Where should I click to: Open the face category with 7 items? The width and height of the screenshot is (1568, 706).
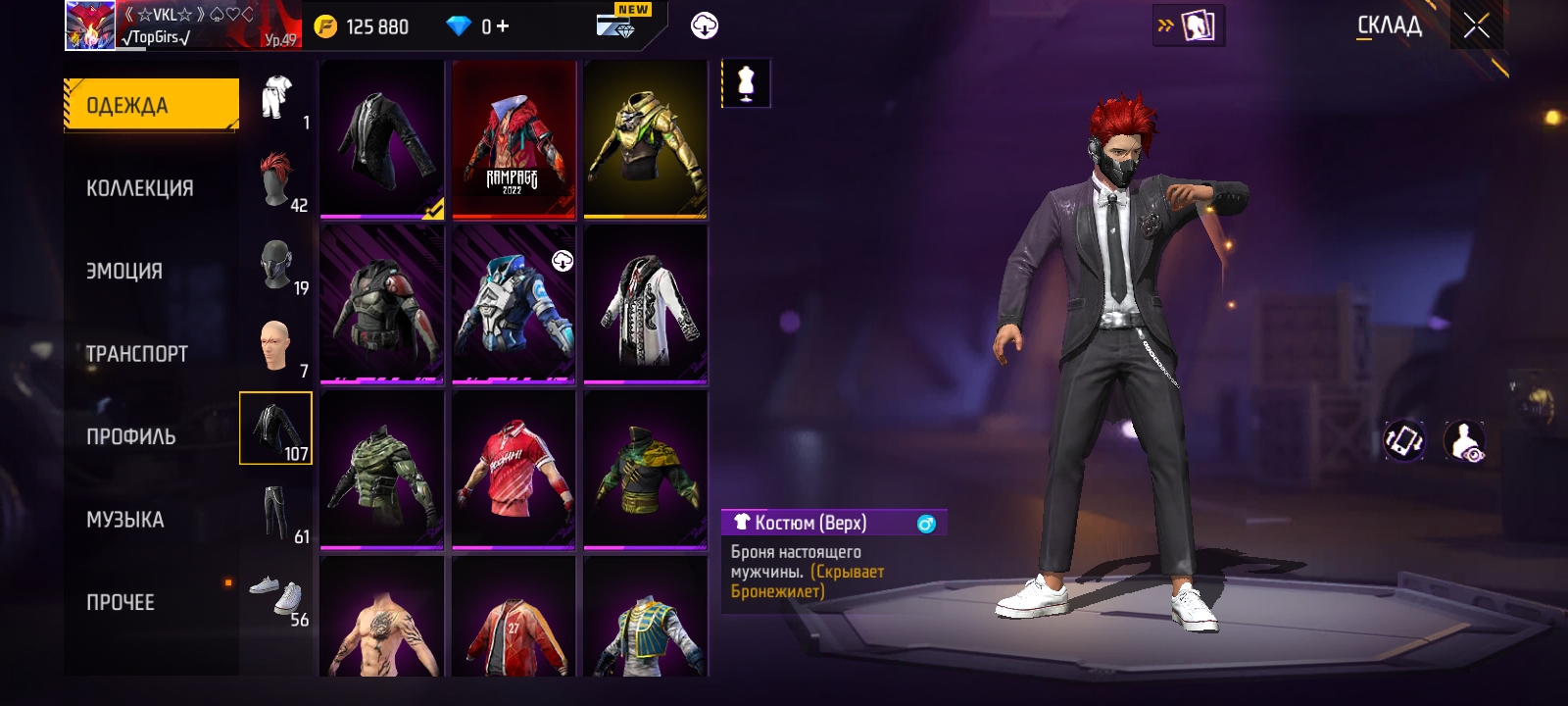click(x=276, y=346)
